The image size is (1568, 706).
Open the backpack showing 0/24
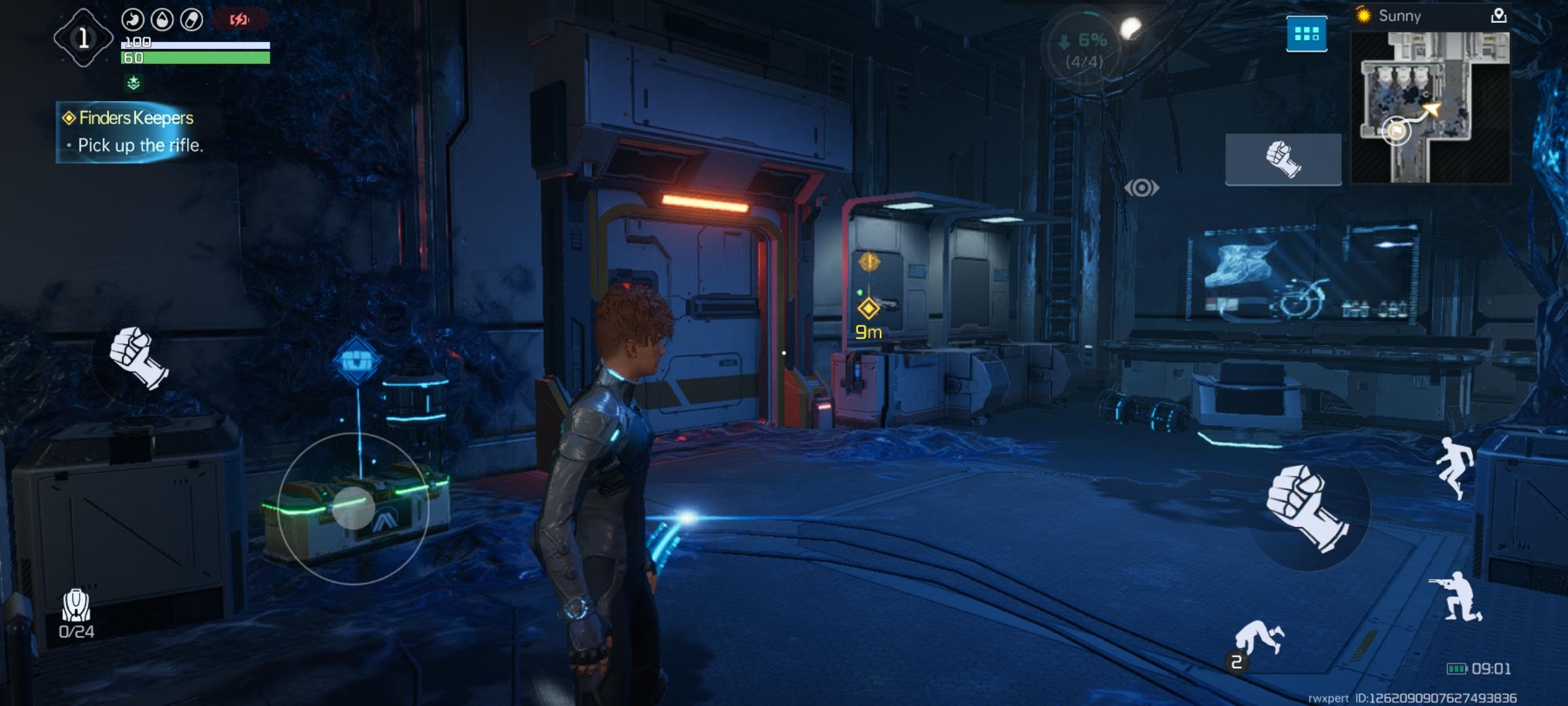click(x=76, y=613)
